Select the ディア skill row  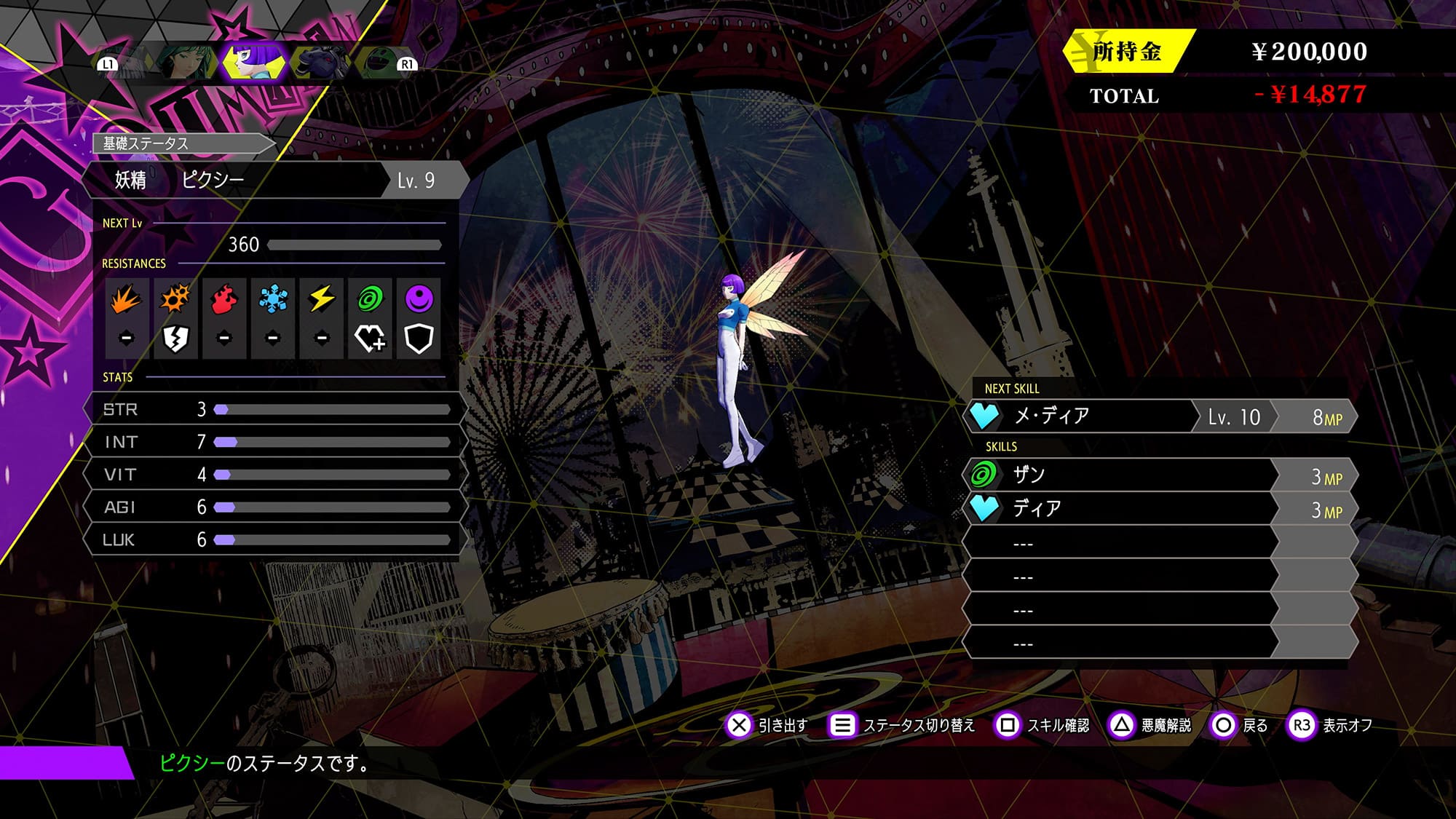tap(1159, 509)
